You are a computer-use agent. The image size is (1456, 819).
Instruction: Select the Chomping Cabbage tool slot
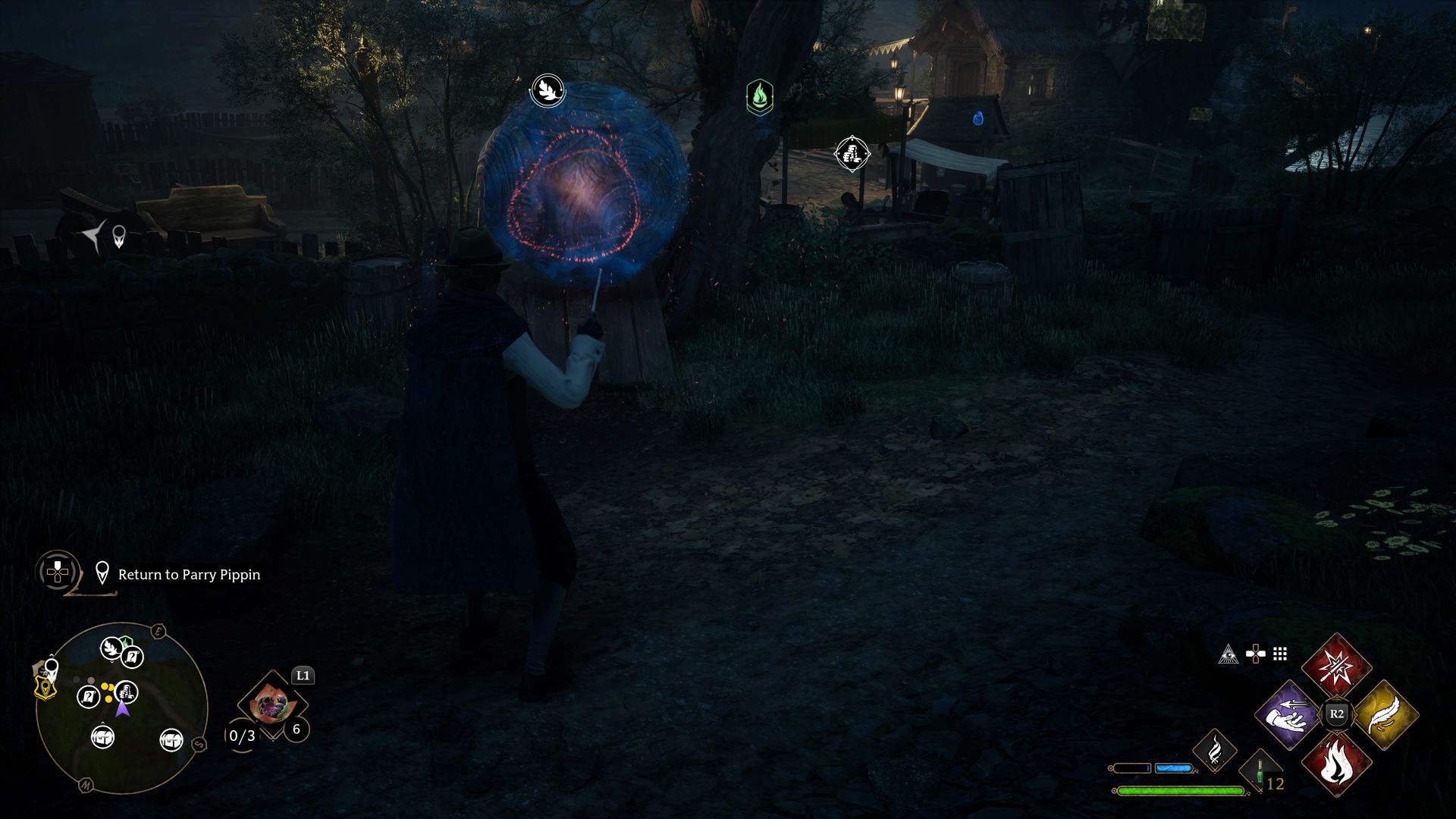[x=271, y=705]
